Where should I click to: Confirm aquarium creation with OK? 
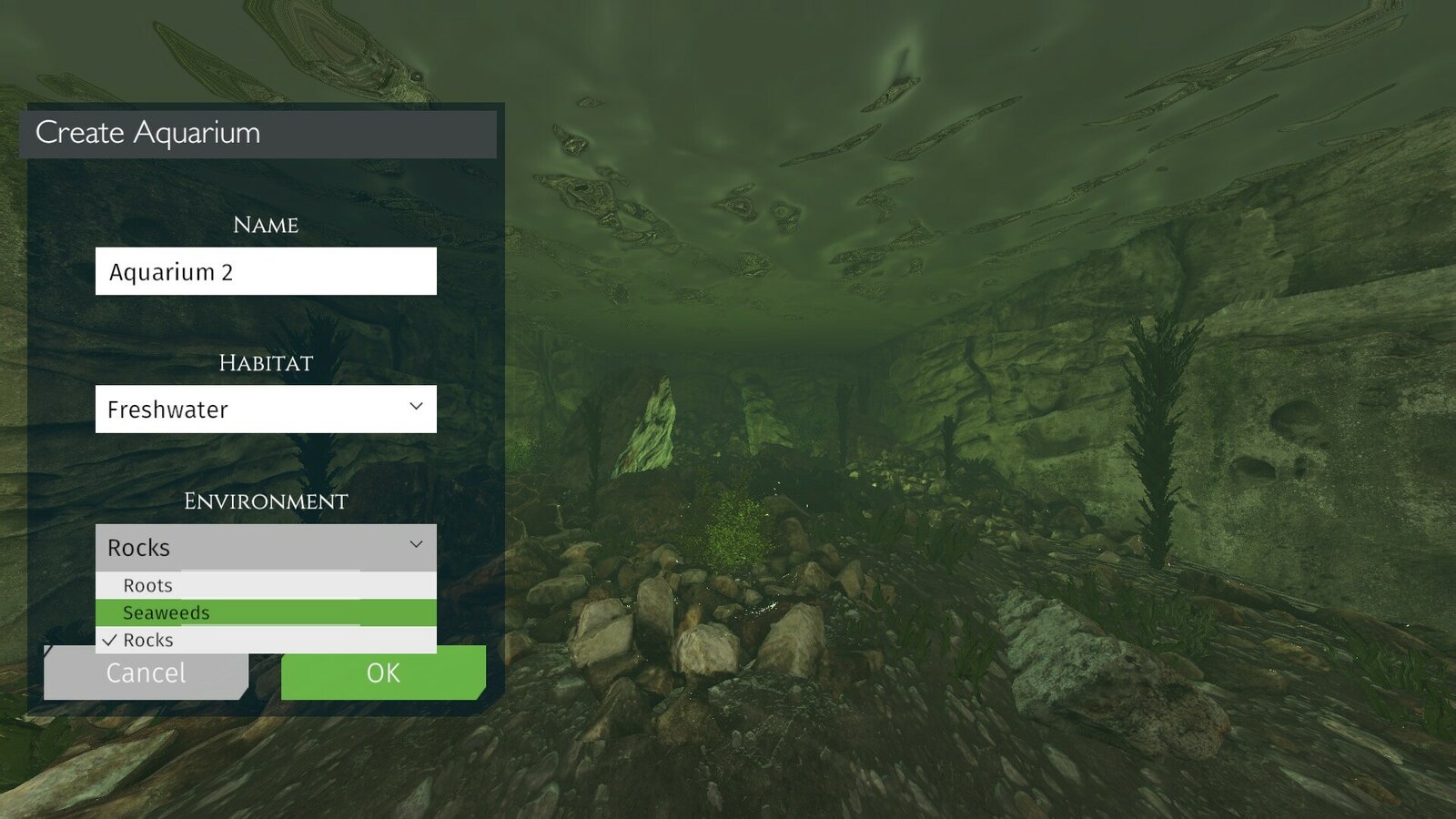click(382, 673)
